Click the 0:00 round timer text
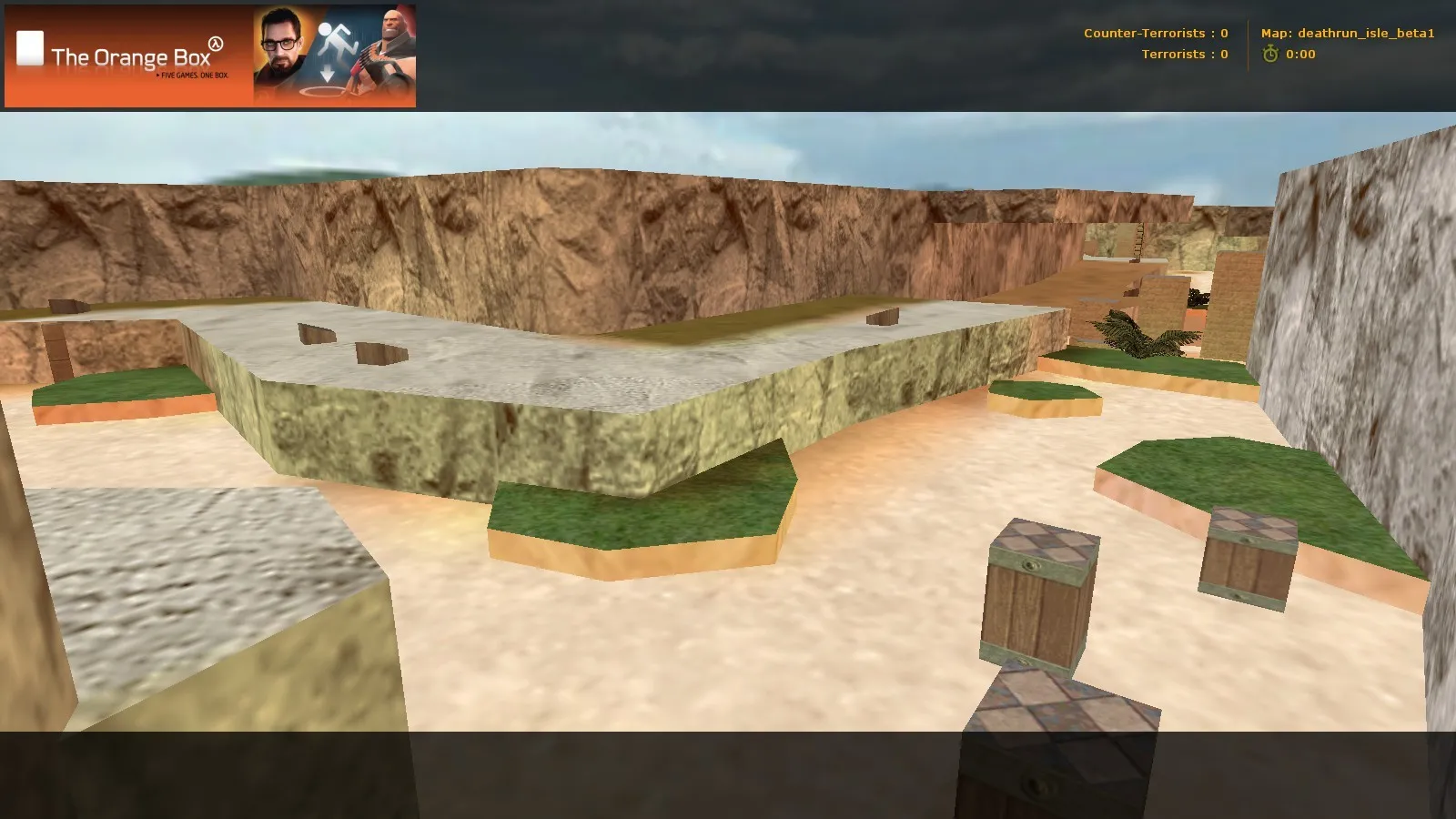The height and width of the screenshot is (819, 1456). coord(1299,55)
